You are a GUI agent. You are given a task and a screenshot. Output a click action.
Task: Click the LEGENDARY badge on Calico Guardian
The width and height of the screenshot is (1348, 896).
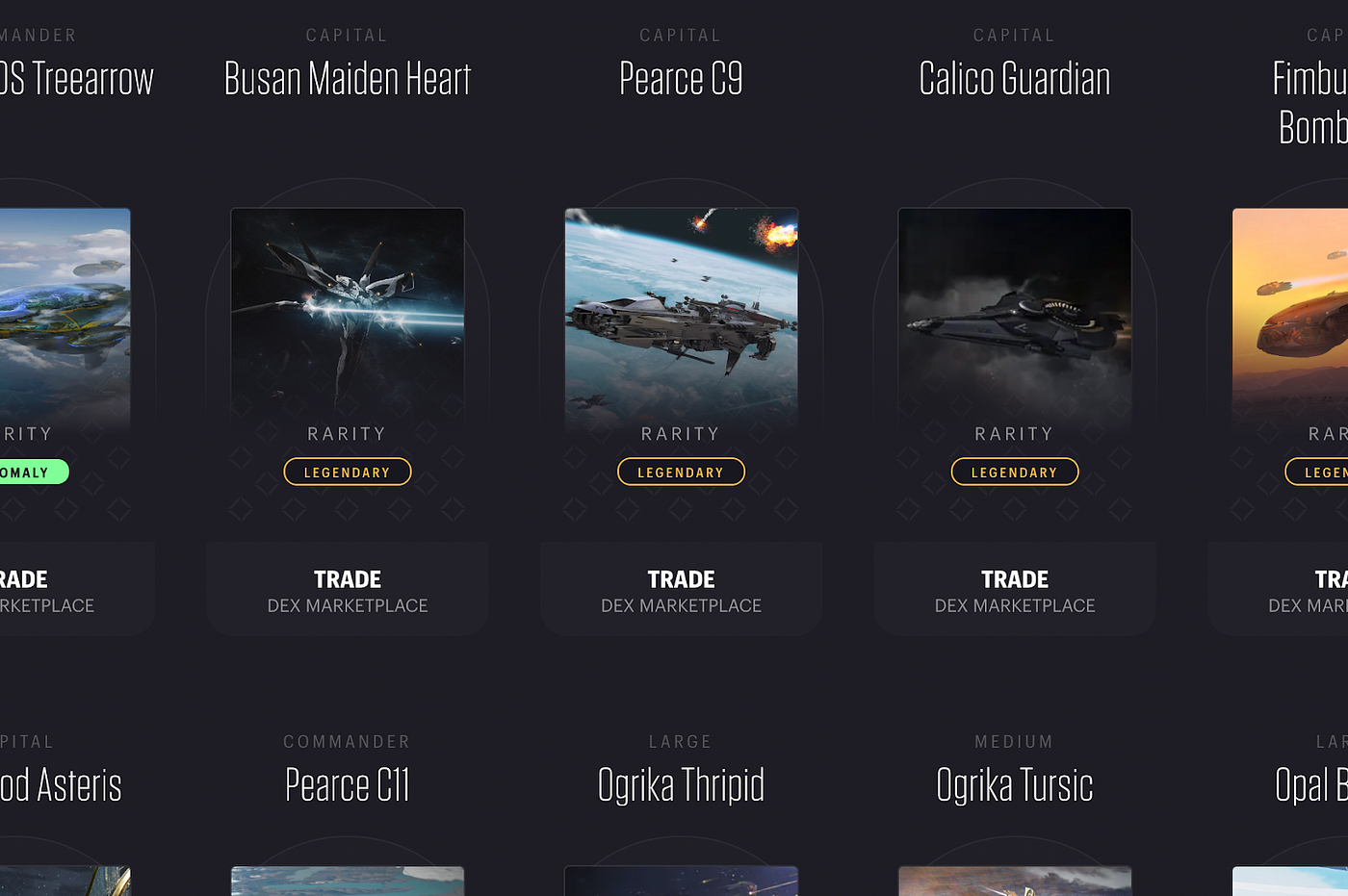1014,472
